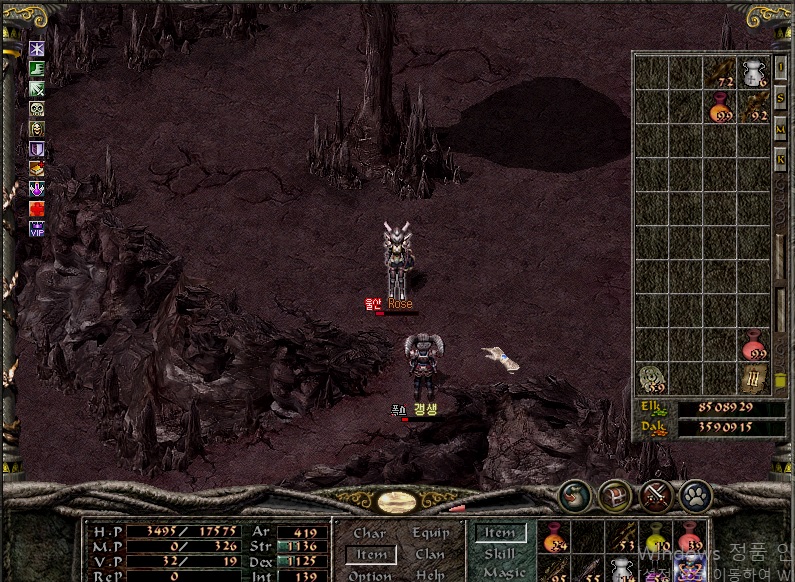Open the Clan menu
The width and height of the screenshot is (795, 582).
430,554
